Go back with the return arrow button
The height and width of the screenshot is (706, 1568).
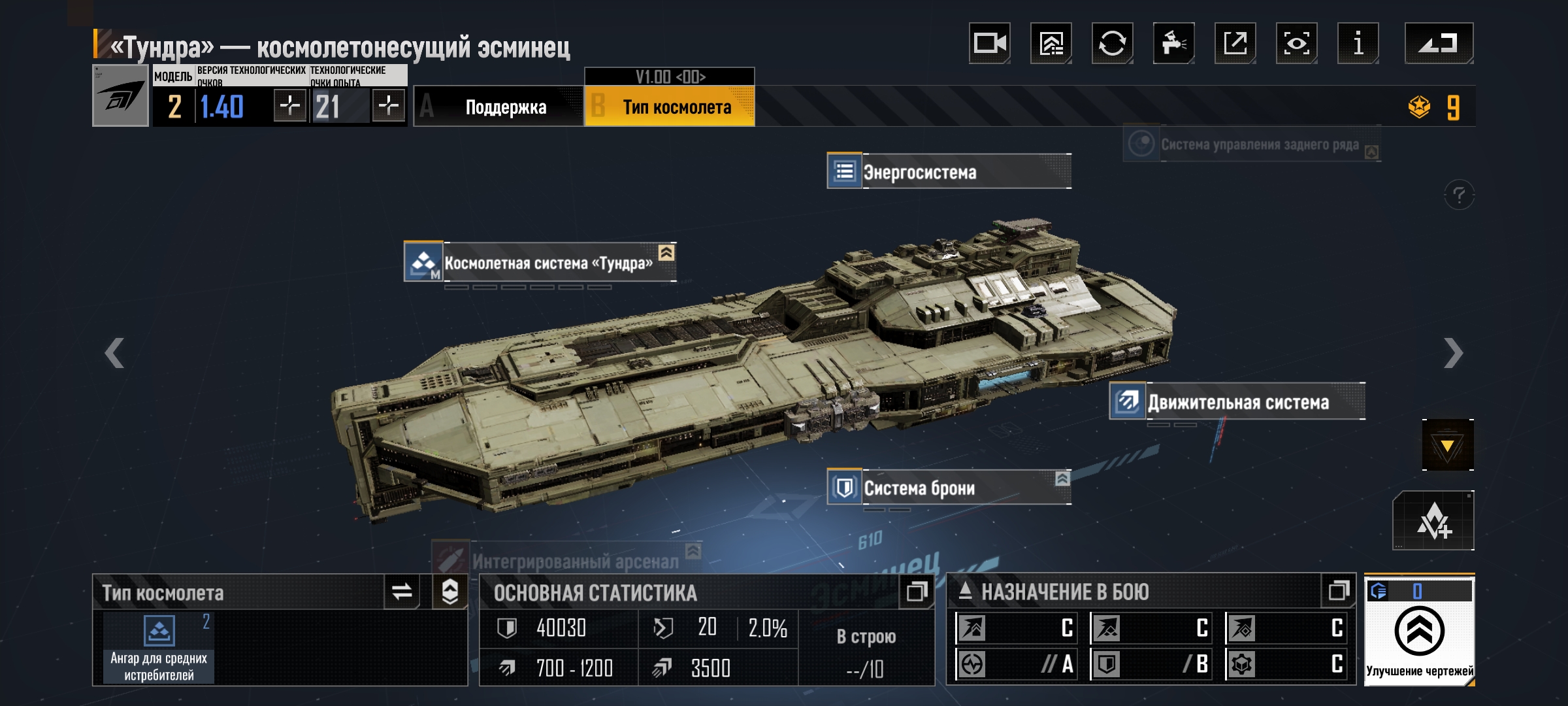tap(1439, 44)
